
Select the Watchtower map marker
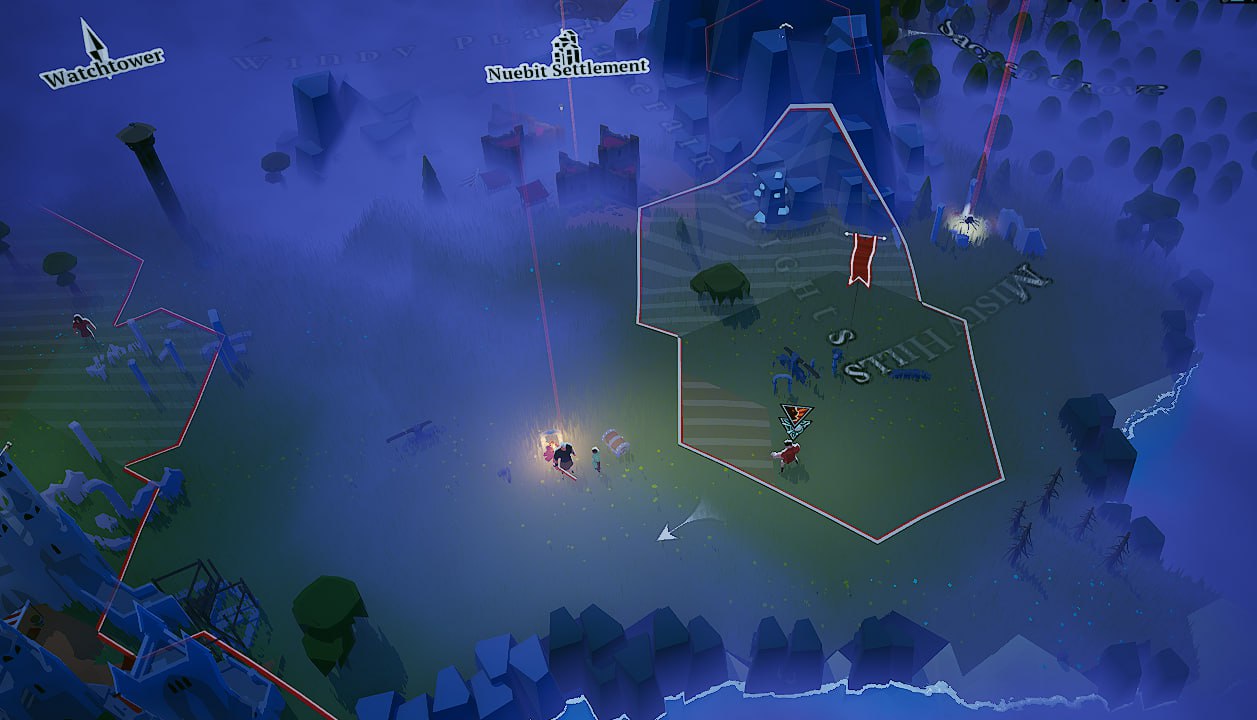[96, 41]
